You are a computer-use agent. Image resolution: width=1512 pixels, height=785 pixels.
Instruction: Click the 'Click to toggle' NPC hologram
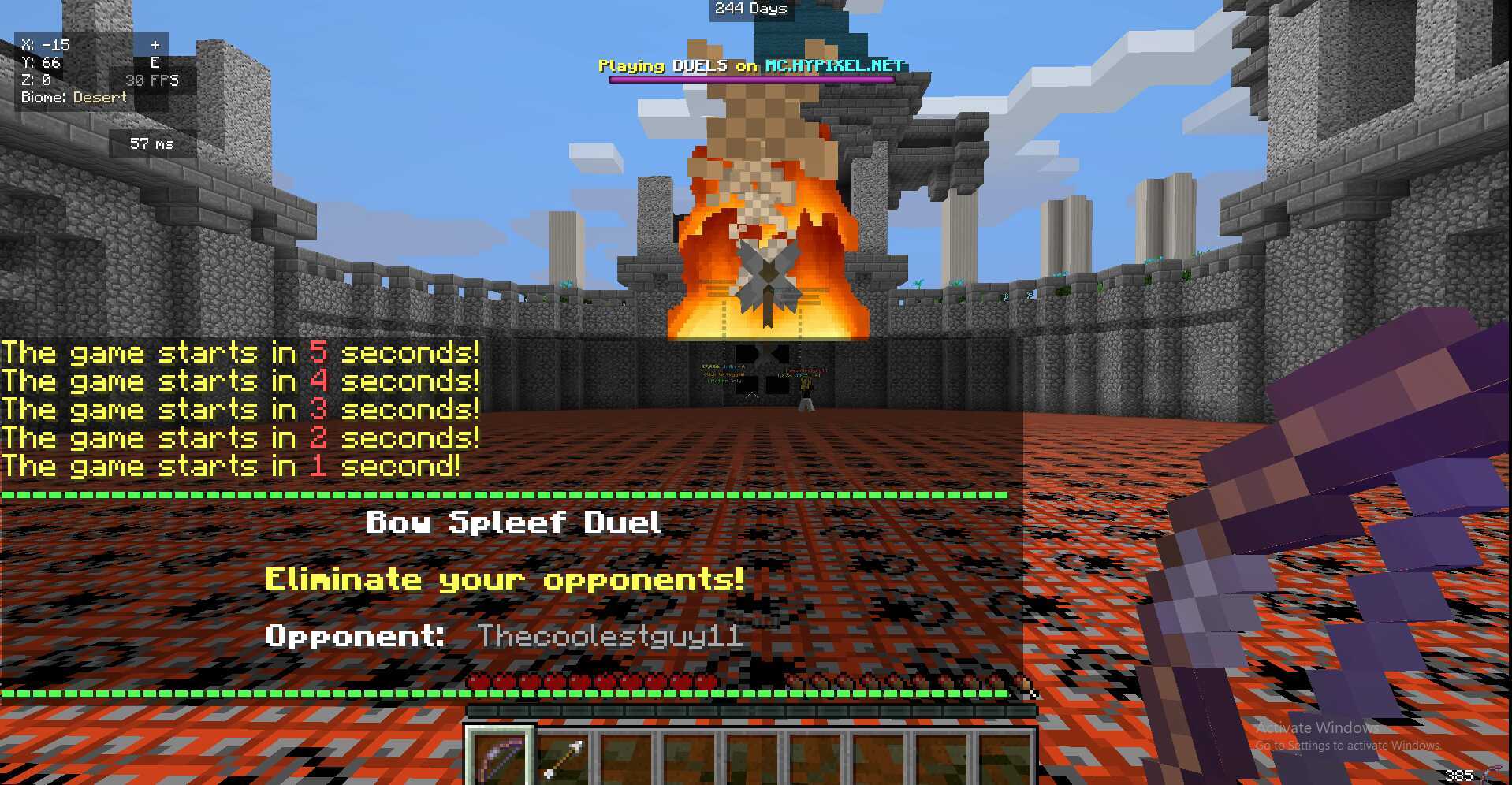[724, 375]
